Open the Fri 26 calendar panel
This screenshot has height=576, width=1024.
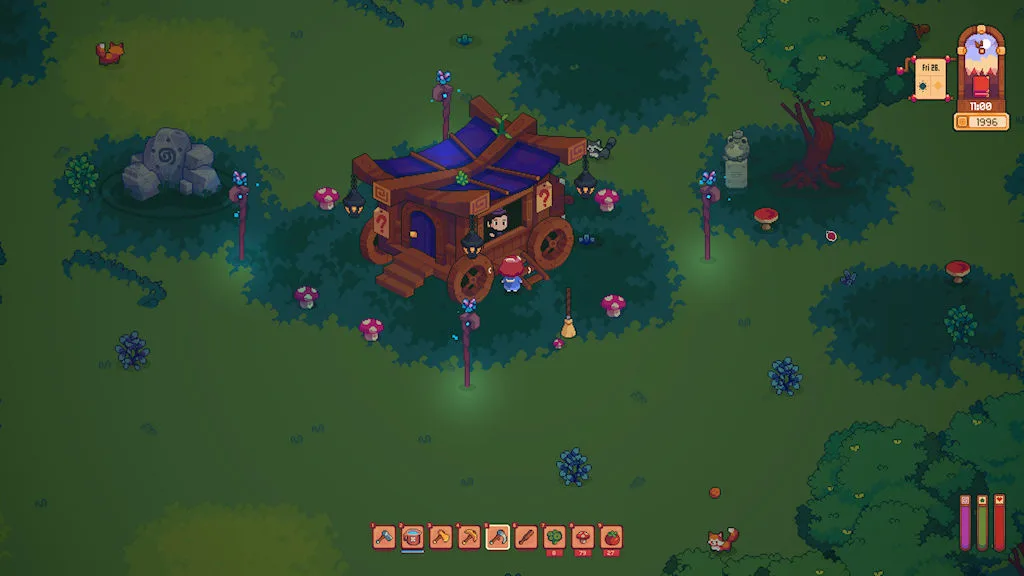[931, 79]
